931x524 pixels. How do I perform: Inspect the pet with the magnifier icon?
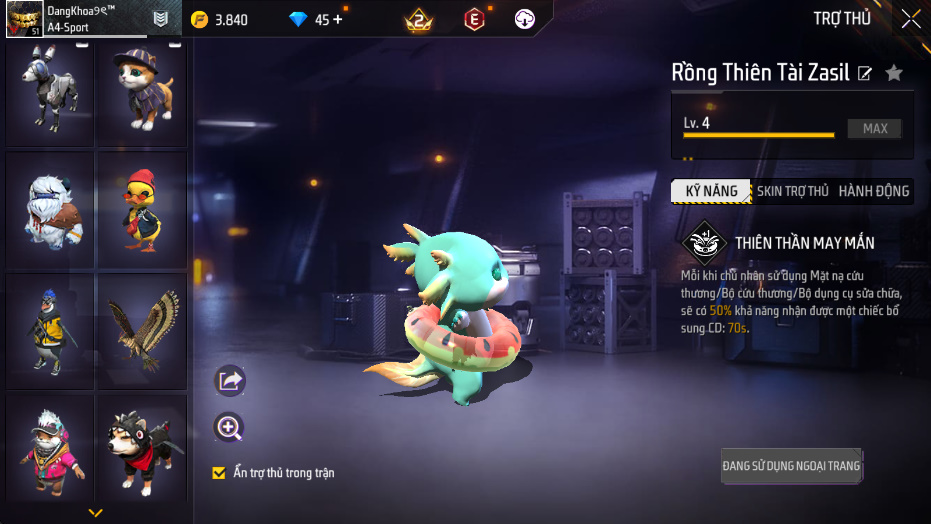230,428
